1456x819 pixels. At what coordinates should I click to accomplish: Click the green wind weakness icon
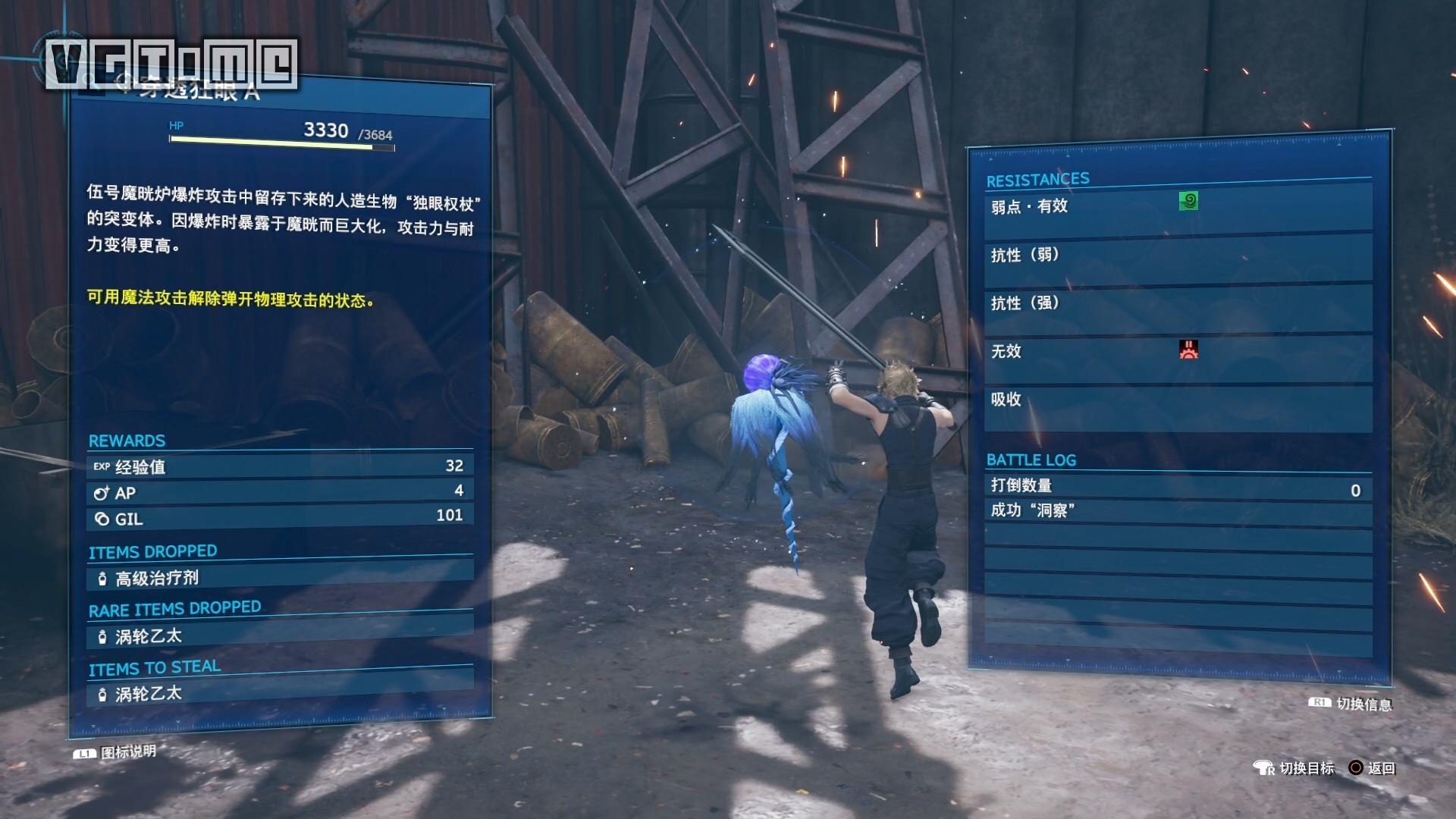1188,201
